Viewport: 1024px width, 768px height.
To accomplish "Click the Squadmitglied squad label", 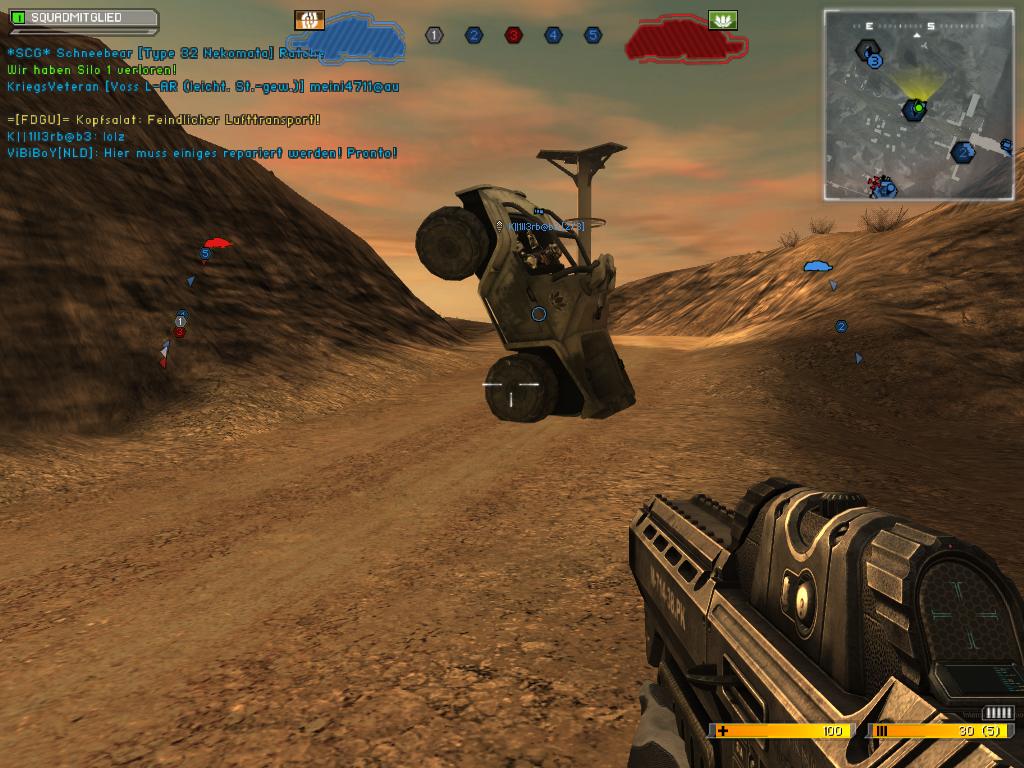I will click(82, 18).
